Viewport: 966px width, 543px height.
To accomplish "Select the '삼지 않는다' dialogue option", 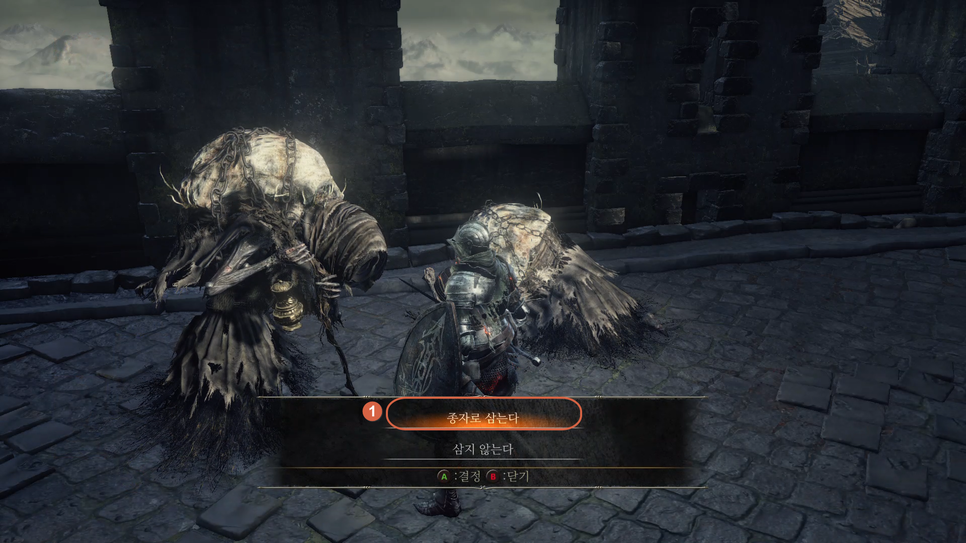I will tap(483, 449).
